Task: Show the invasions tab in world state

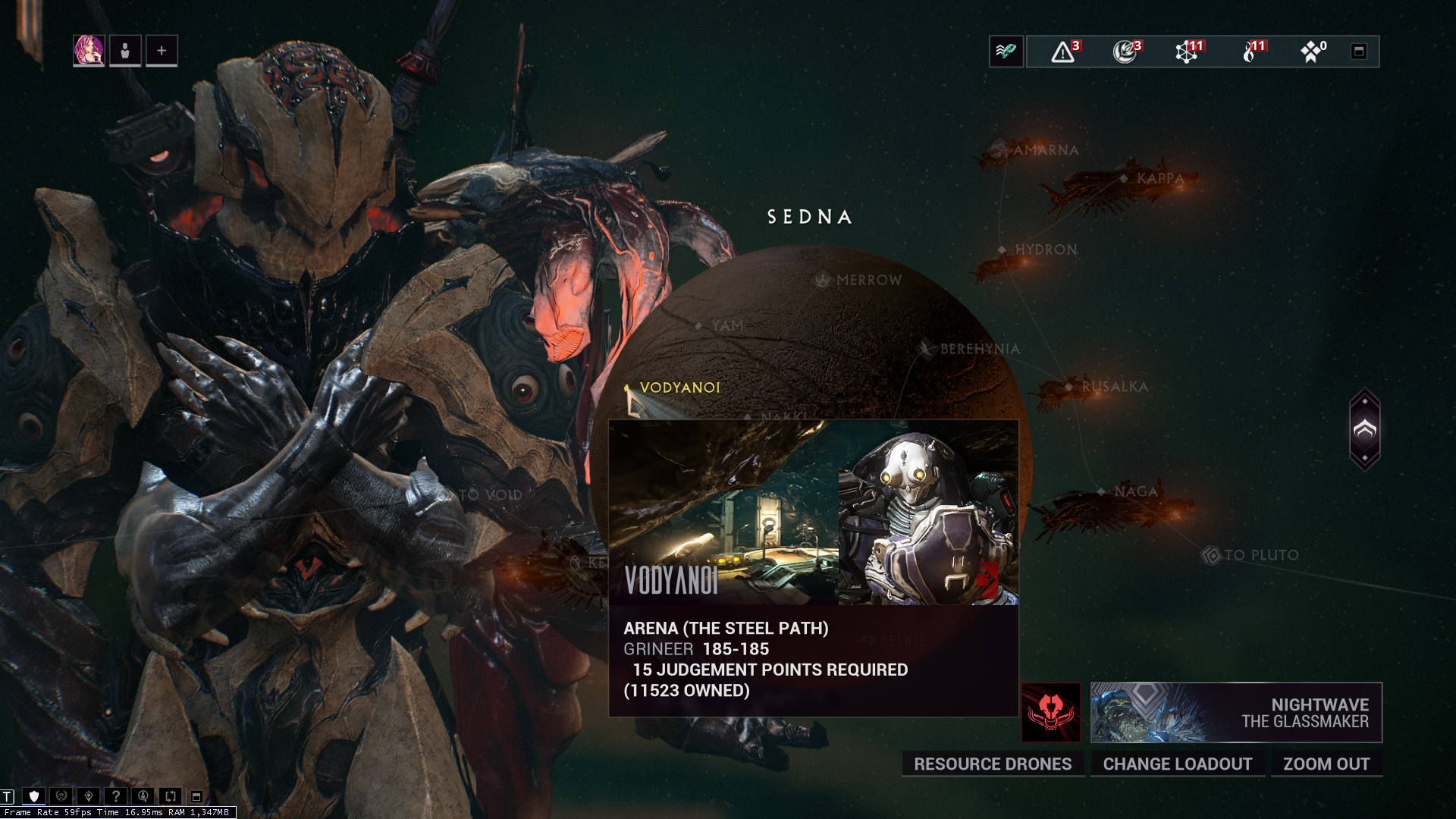Action: (1125, 52)
